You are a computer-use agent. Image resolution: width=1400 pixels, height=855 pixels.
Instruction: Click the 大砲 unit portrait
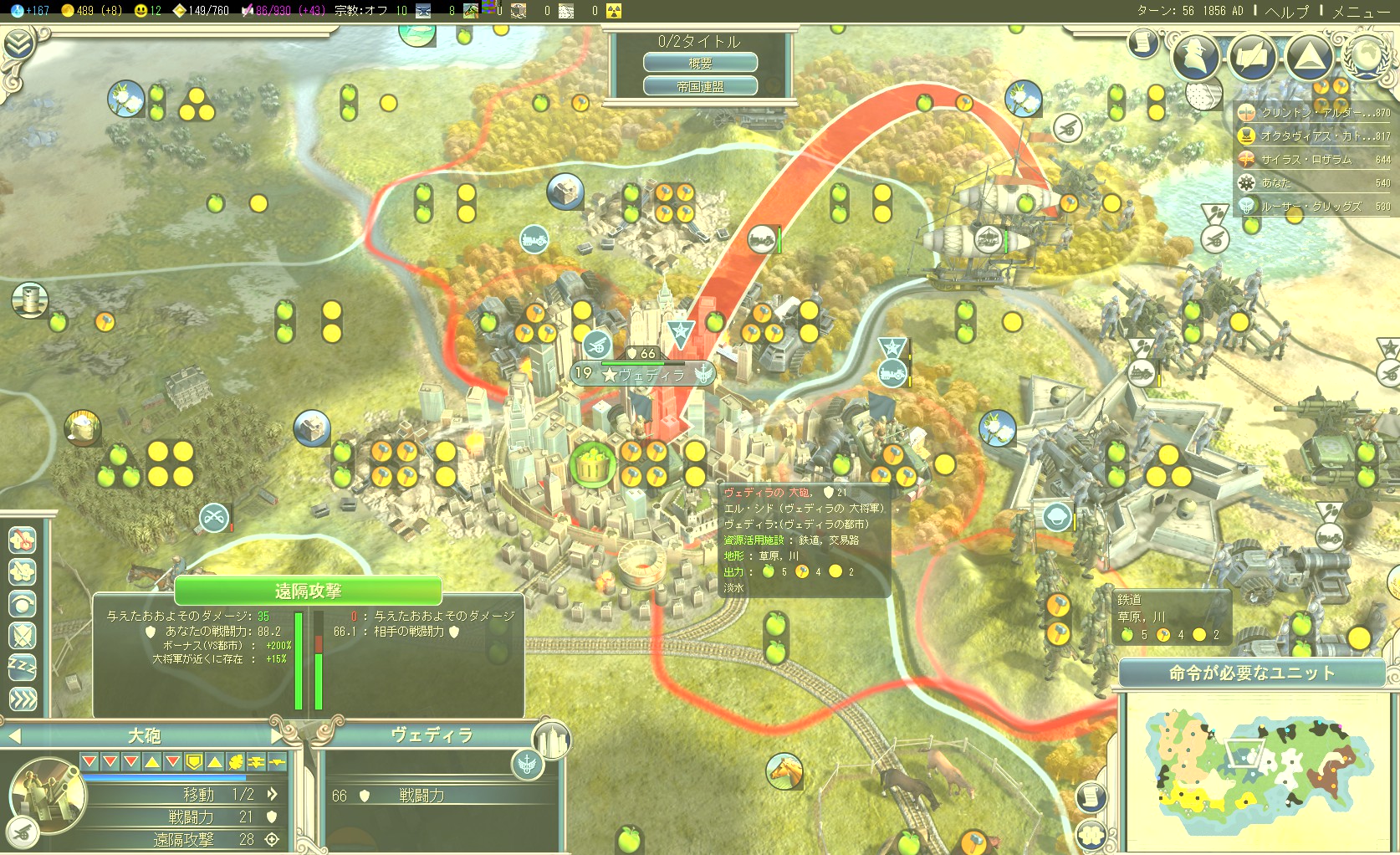[x=46, y=795]
